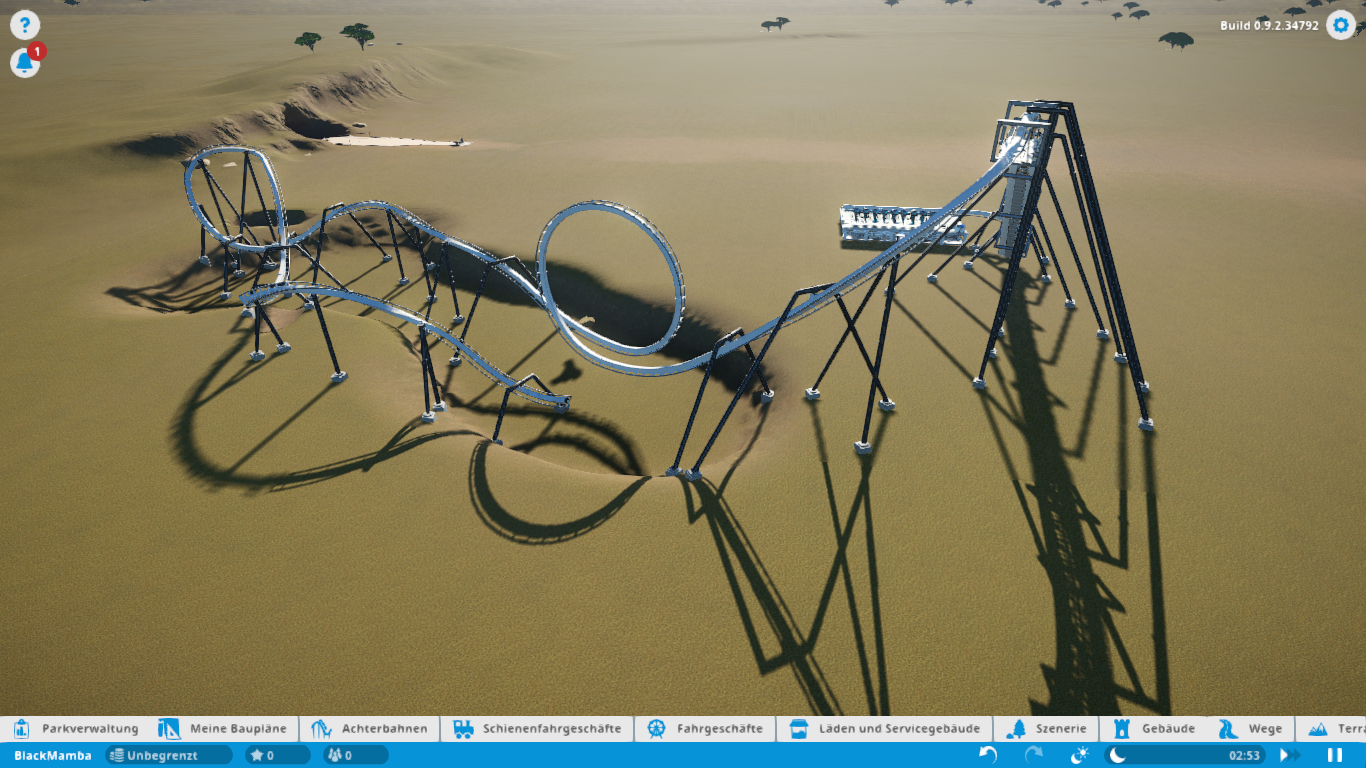The image size is (1366, 768).
Task: Open the Schienenfahrgeschäfte category
Action: click(537, 729)
